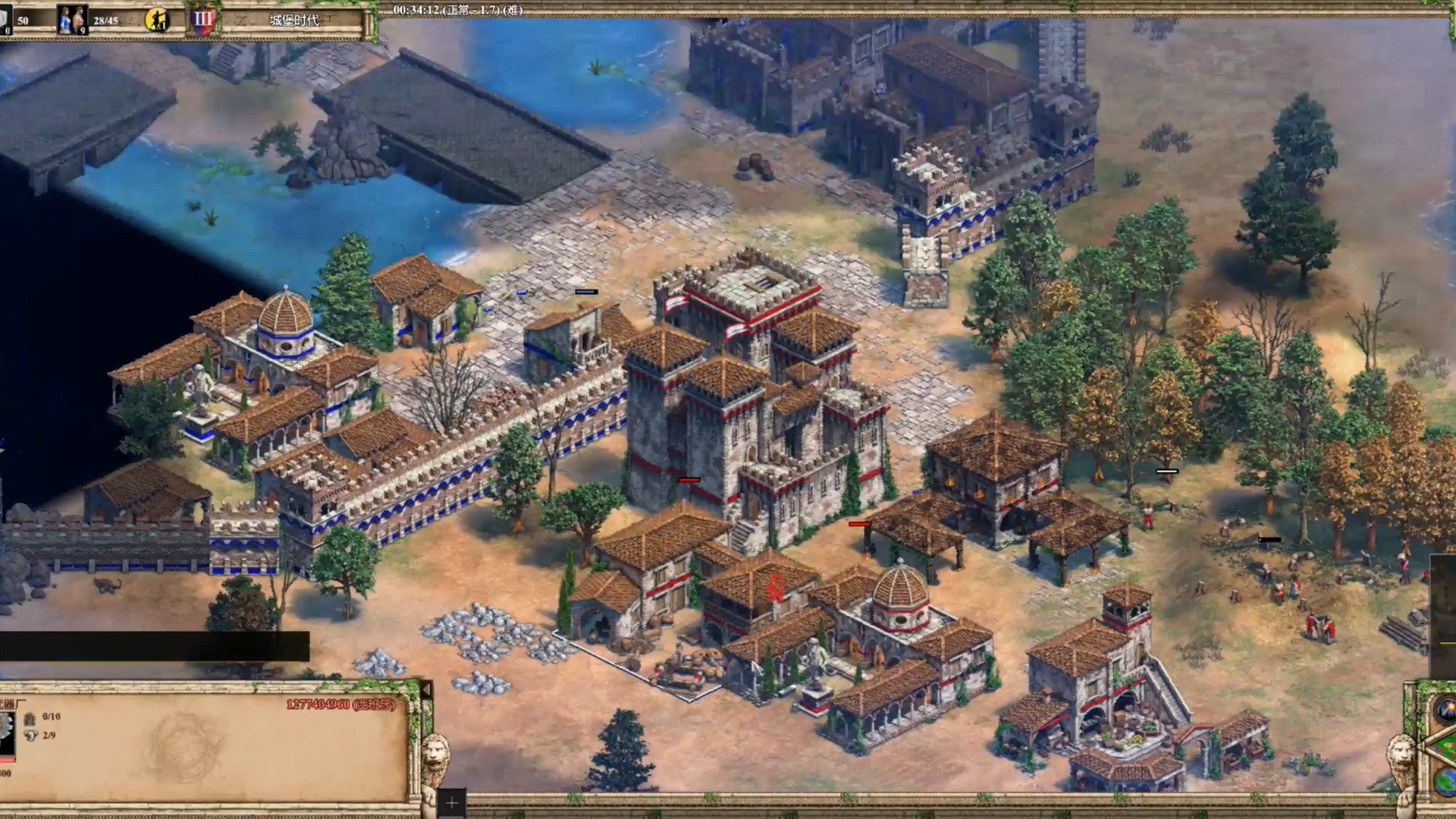Click the idle villager button

pos(157,20)
